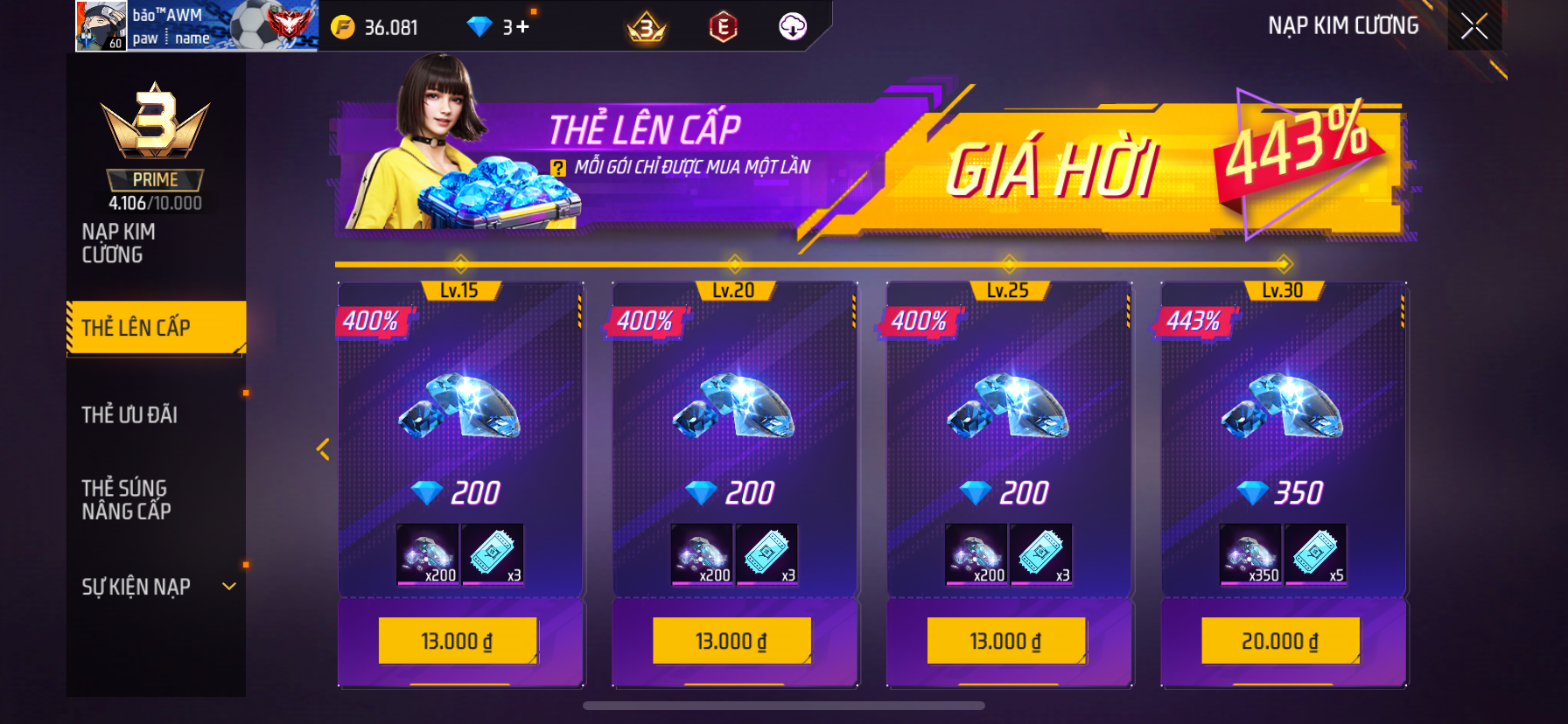Inspect the x5 ticket reward in Lv.30 pack
Viewport: 1568px width, 724px height.
(x=1315, y=553)
